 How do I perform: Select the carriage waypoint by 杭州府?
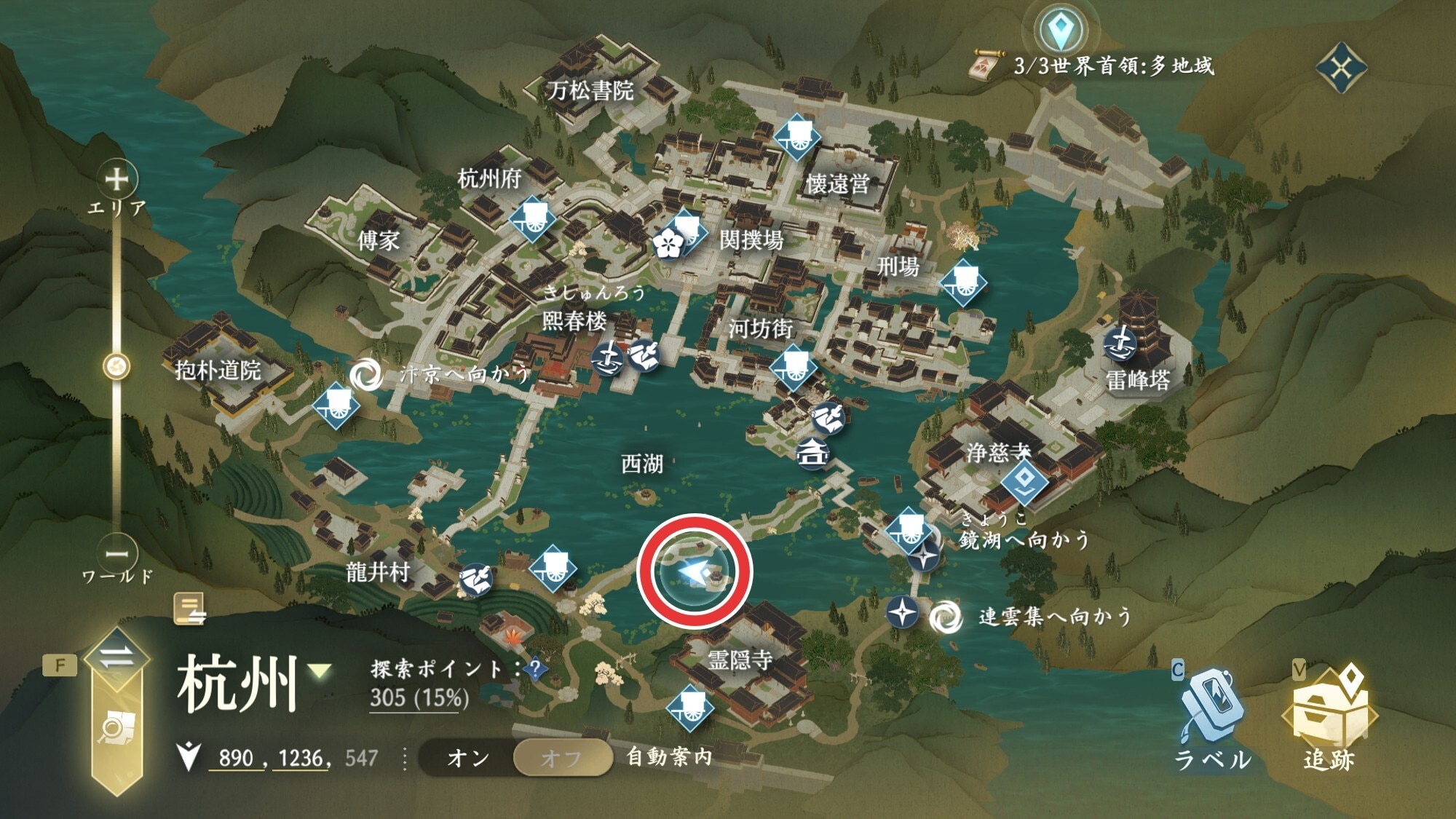[532, 217]
